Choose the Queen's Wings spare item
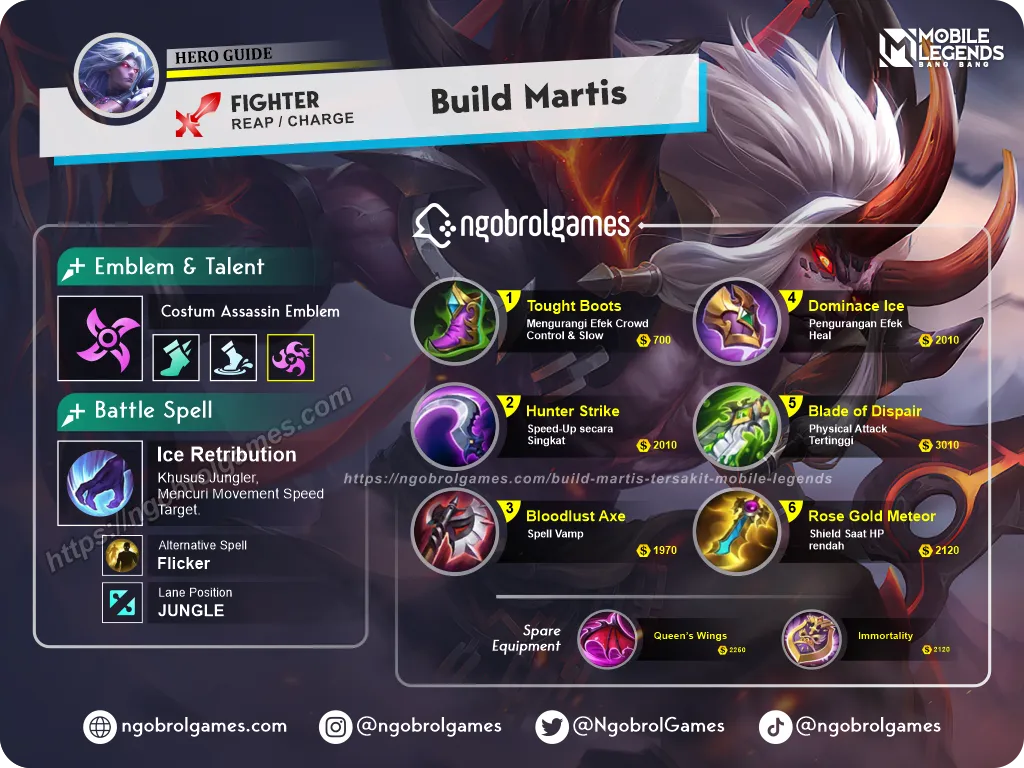This screenshot has height=768, width=1024. [x=608, y=639]
